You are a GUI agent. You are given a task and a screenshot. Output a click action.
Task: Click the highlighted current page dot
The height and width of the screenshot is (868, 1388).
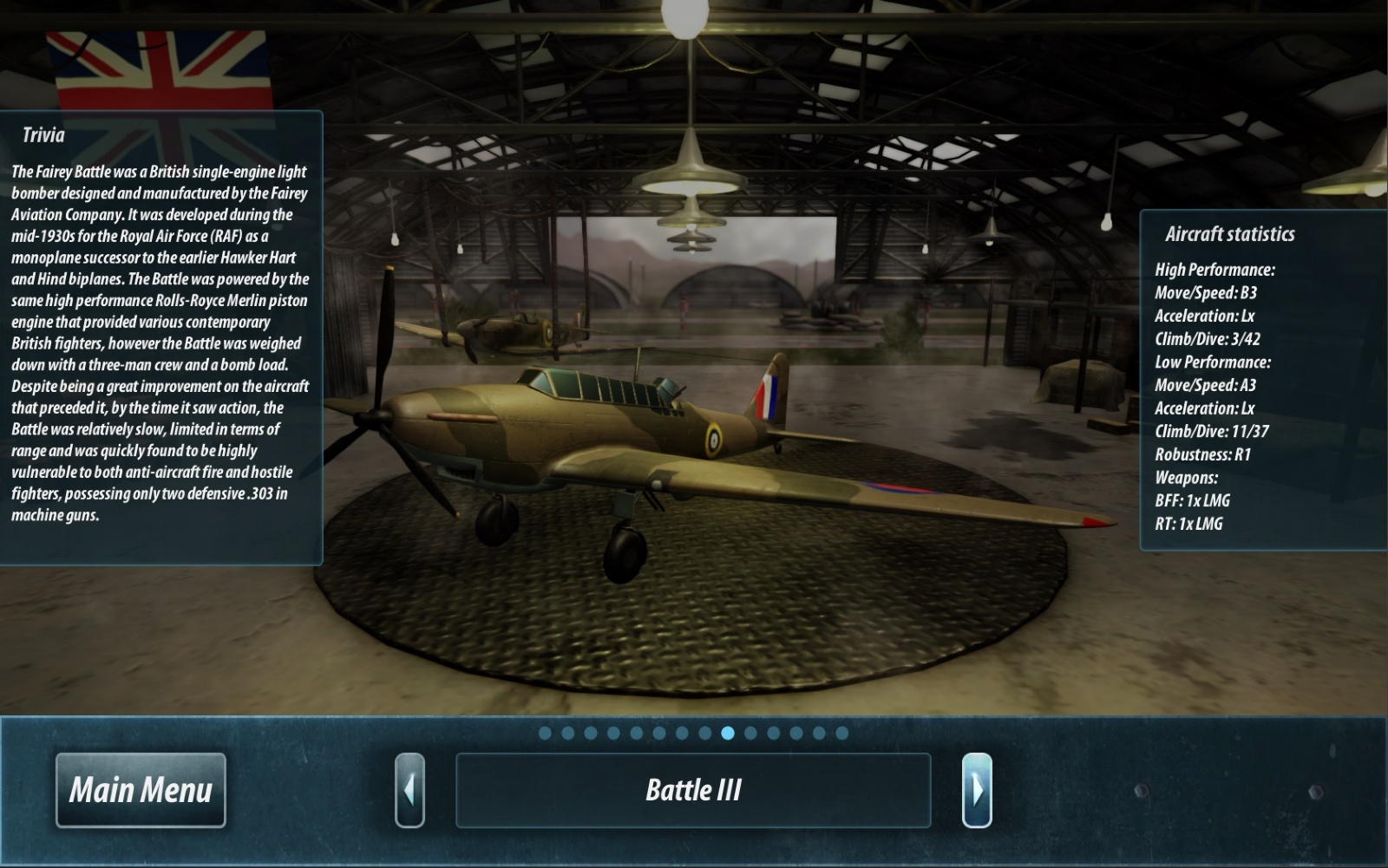pos(728,733)
